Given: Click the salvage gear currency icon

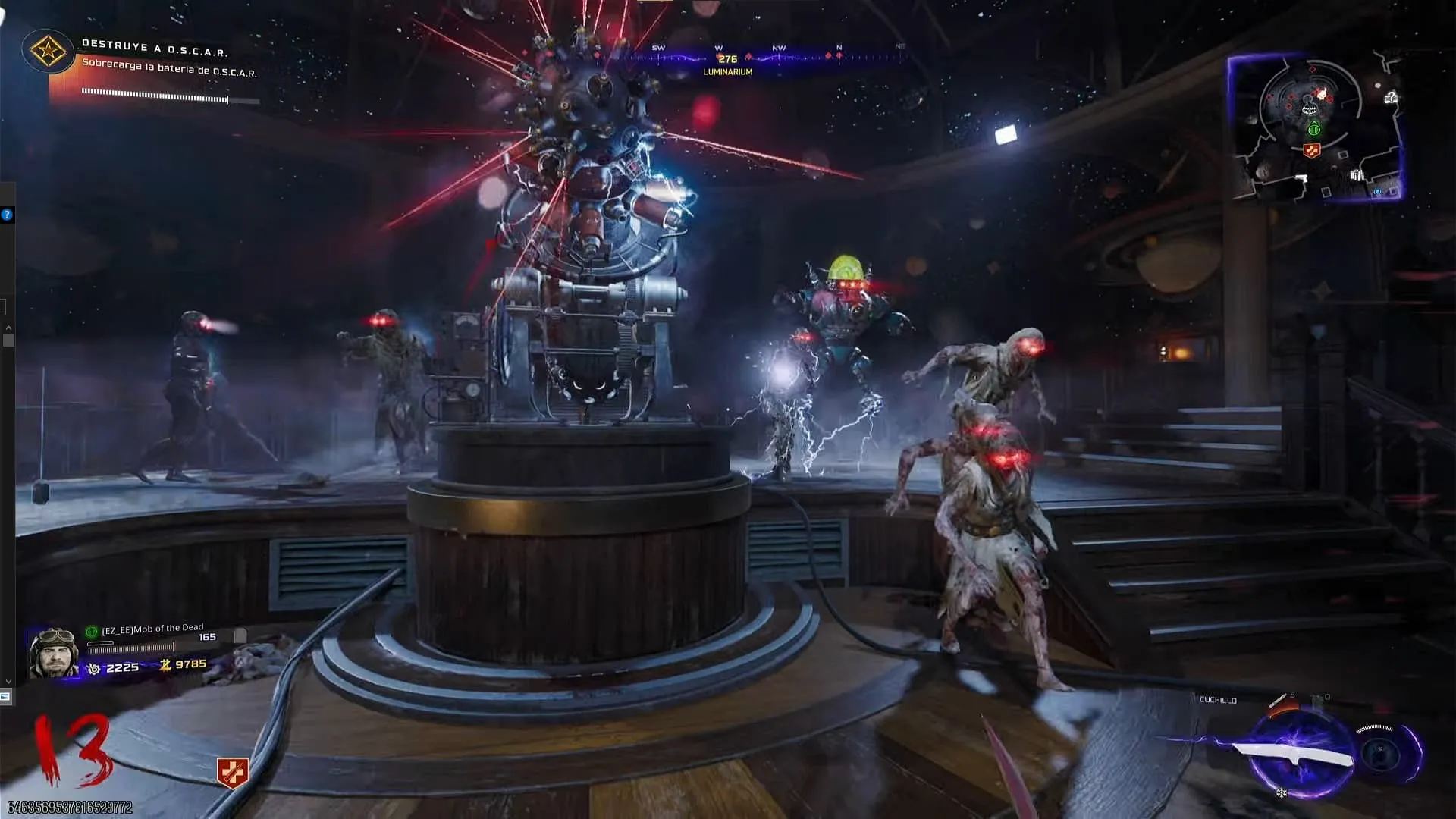Looking at the screenshot, I should tap(94, 668).
